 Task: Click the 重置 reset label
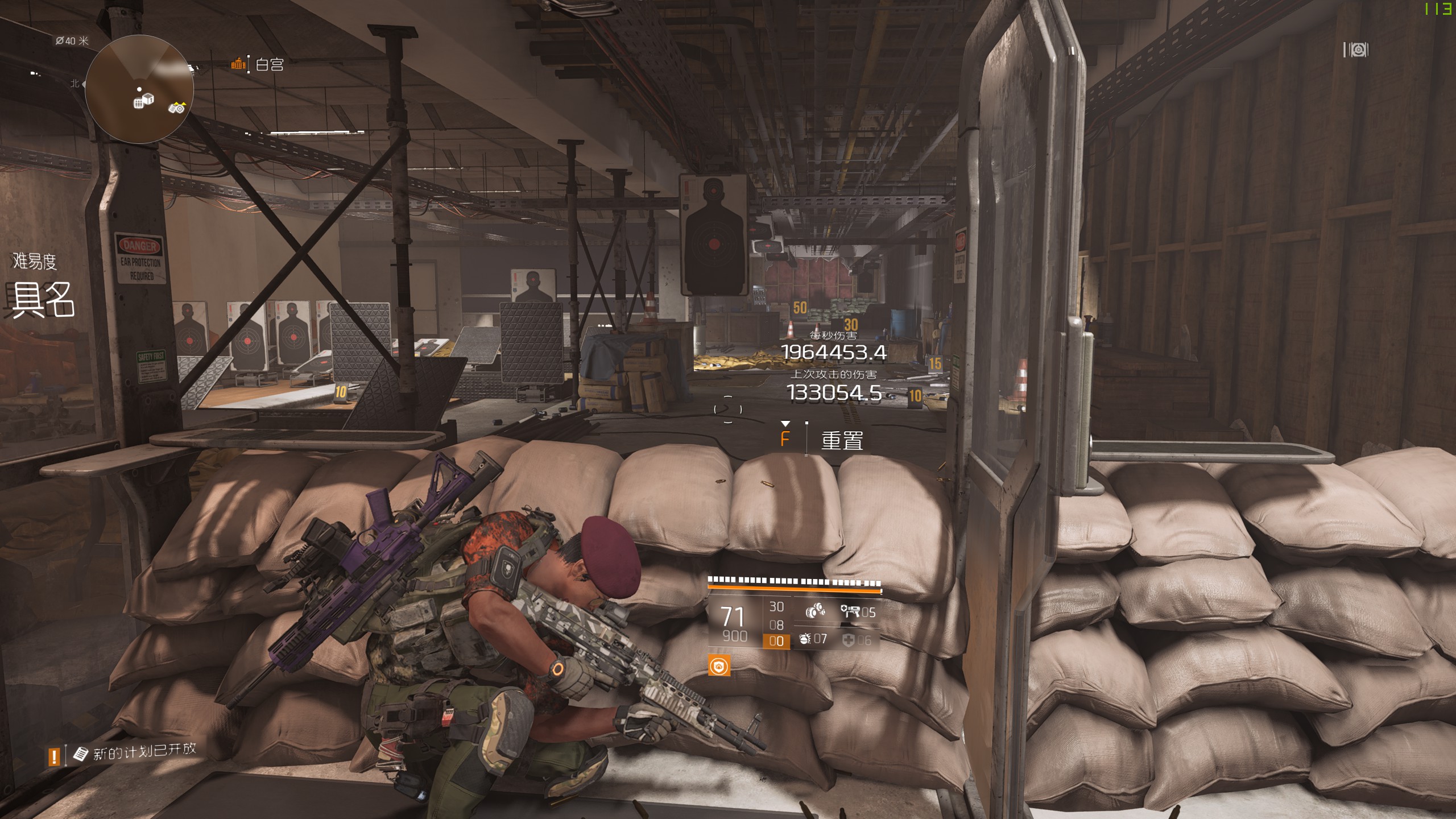click(842, 440)
